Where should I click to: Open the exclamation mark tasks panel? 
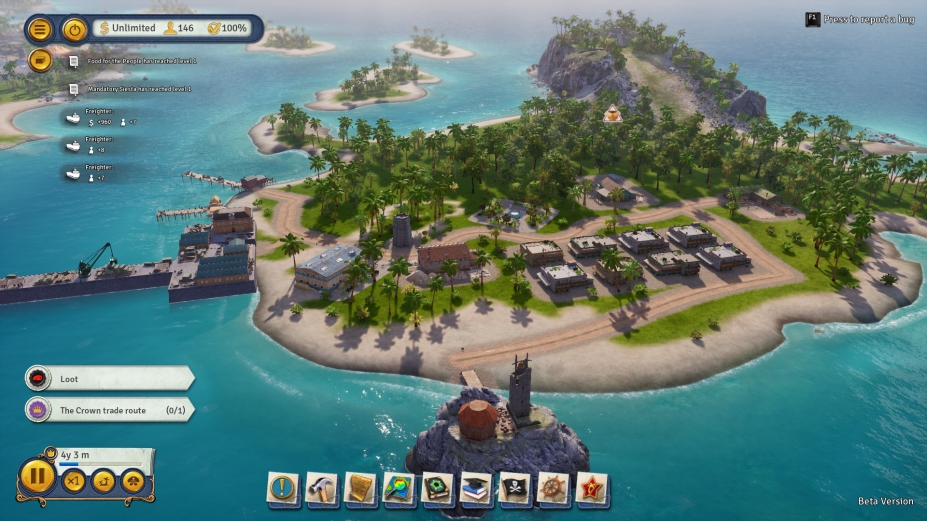click(x=283, y=489)
